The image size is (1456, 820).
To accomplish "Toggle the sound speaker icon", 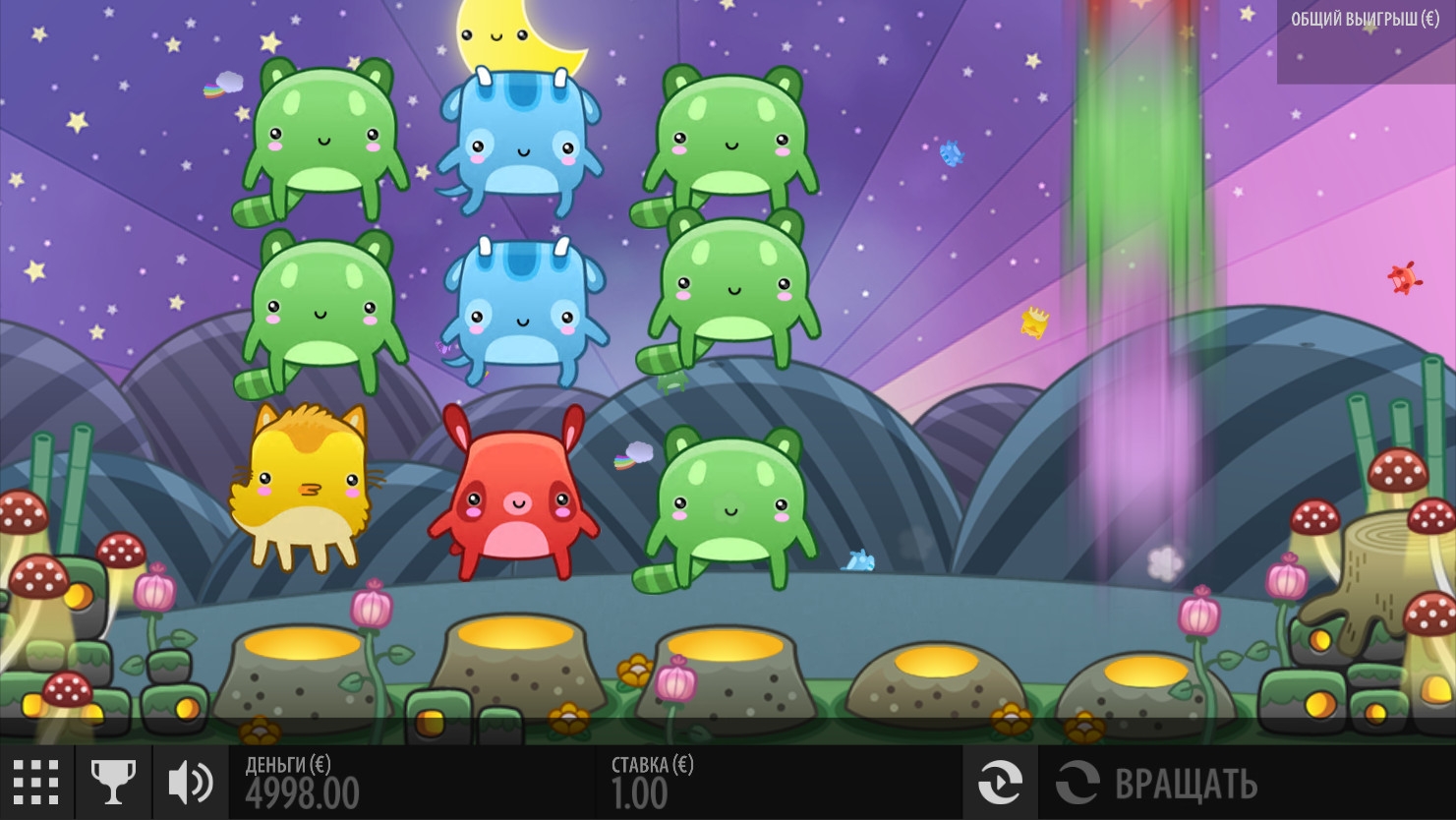I will click(x=190, y=783).
